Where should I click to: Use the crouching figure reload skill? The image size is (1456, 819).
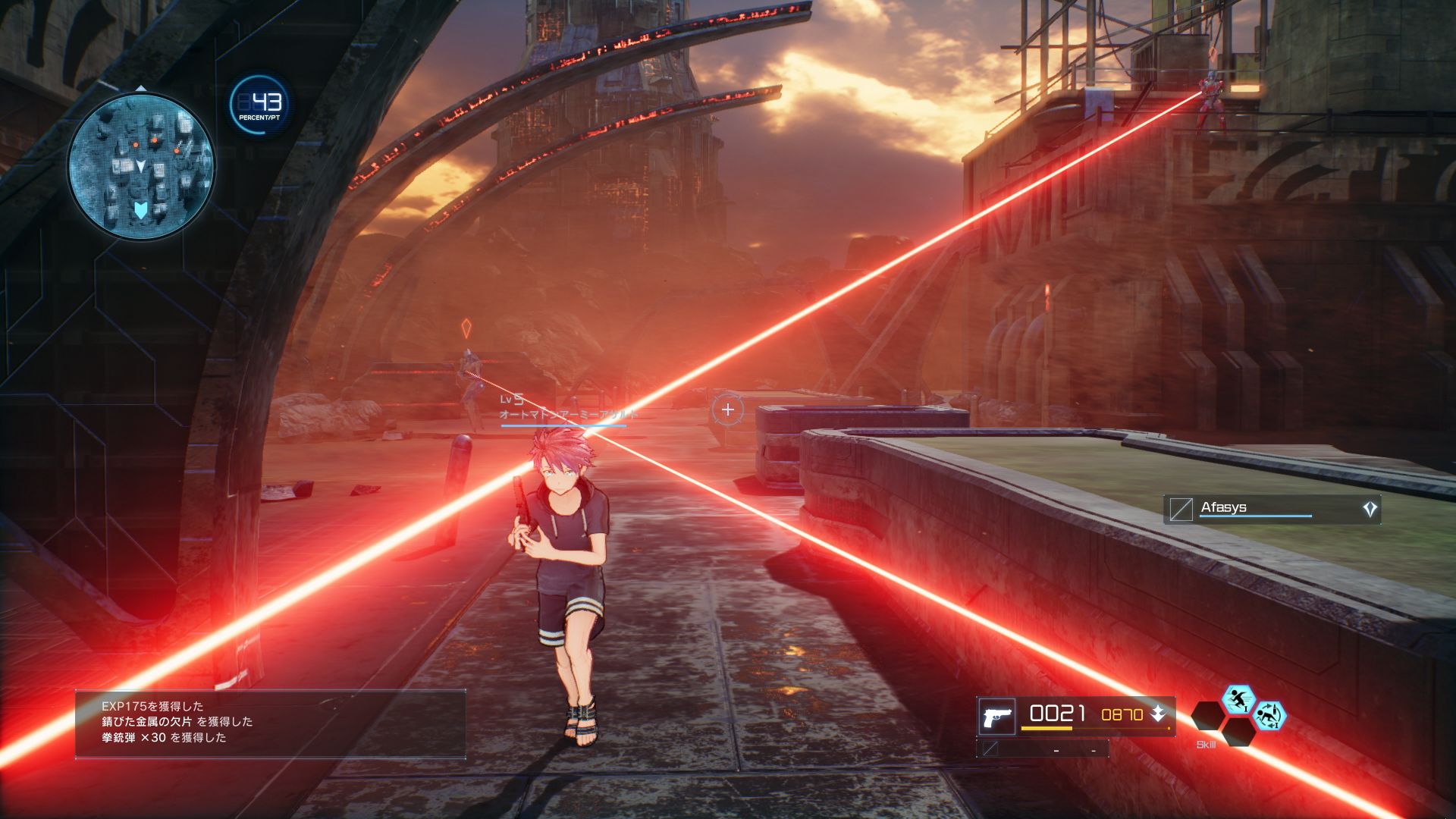tap(1268, 715)
